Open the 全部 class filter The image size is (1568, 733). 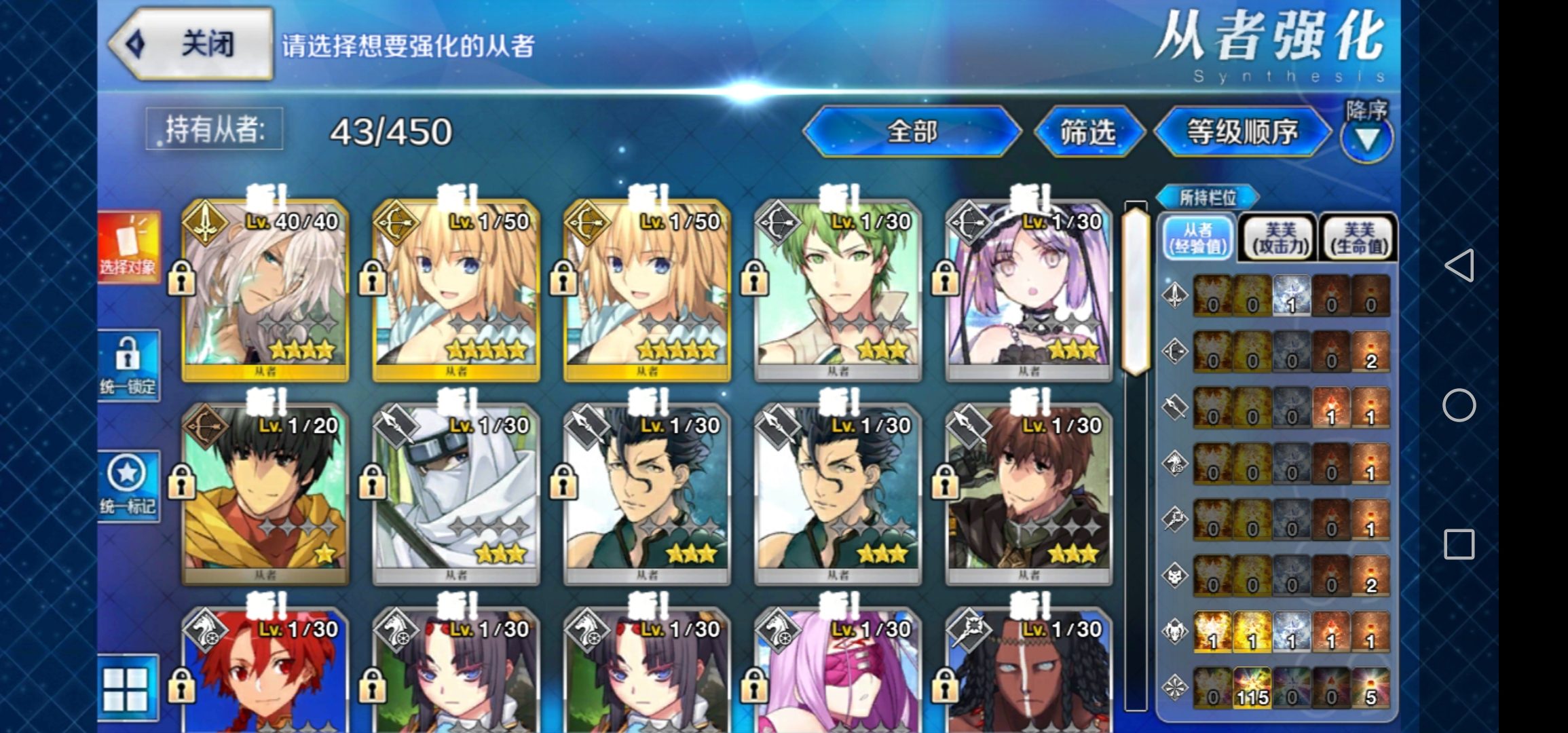pyautogui.click(x=912, y=132)
